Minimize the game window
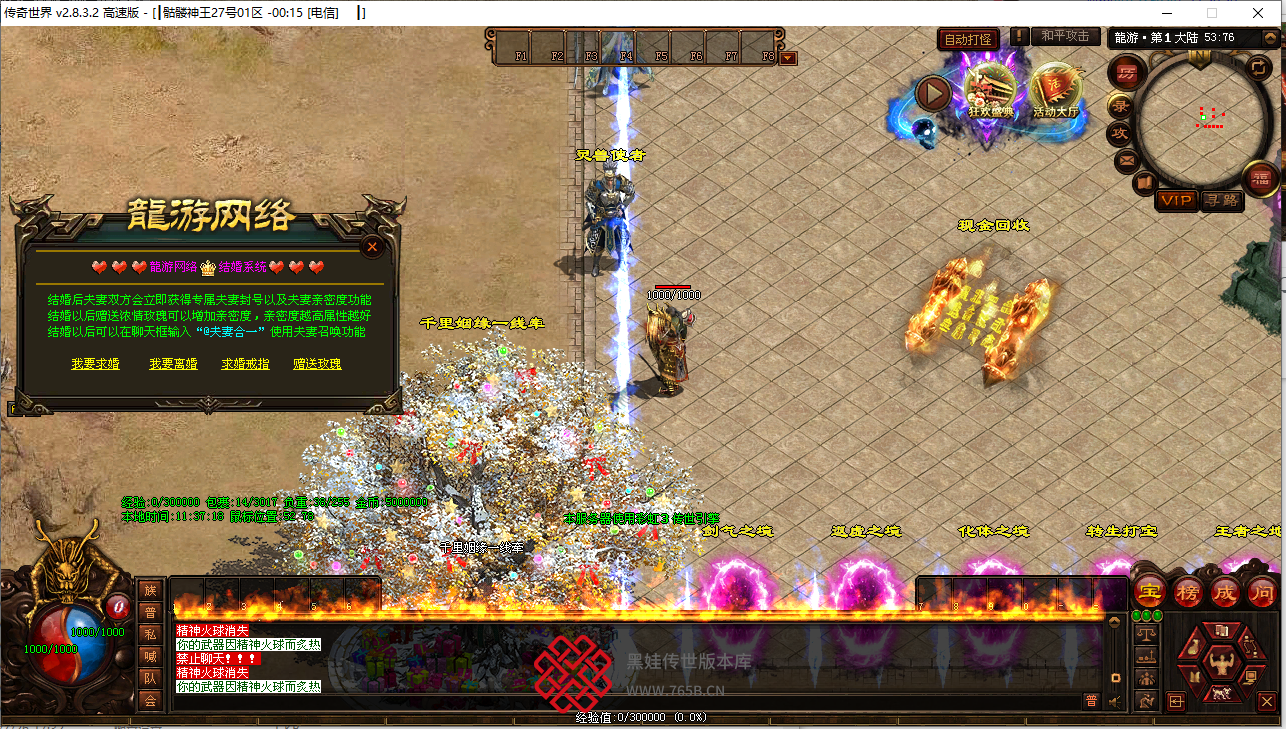1286x729 pixels. point(1166,13)
